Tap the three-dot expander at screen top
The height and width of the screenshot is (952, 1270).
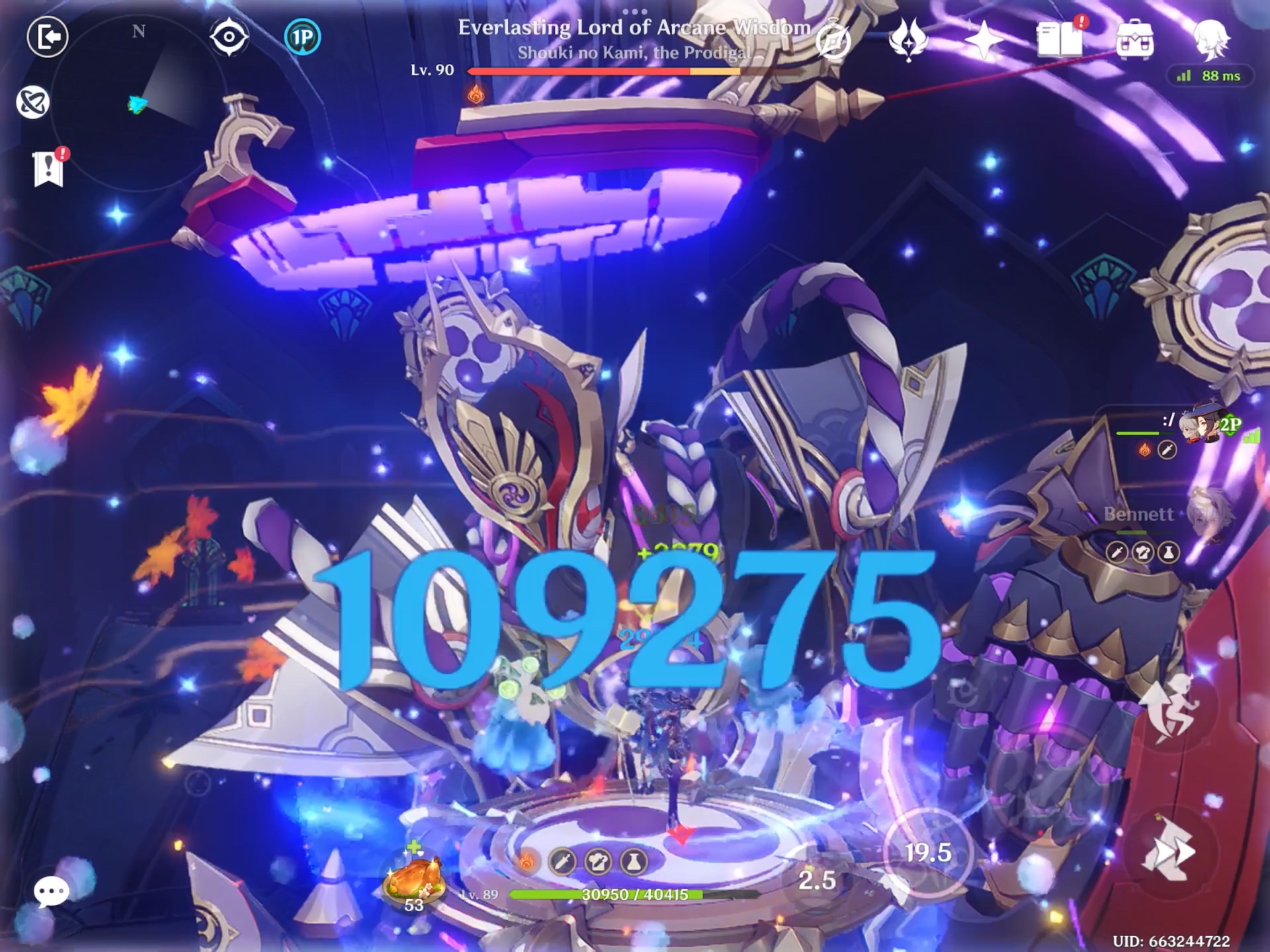pos(635,11)
